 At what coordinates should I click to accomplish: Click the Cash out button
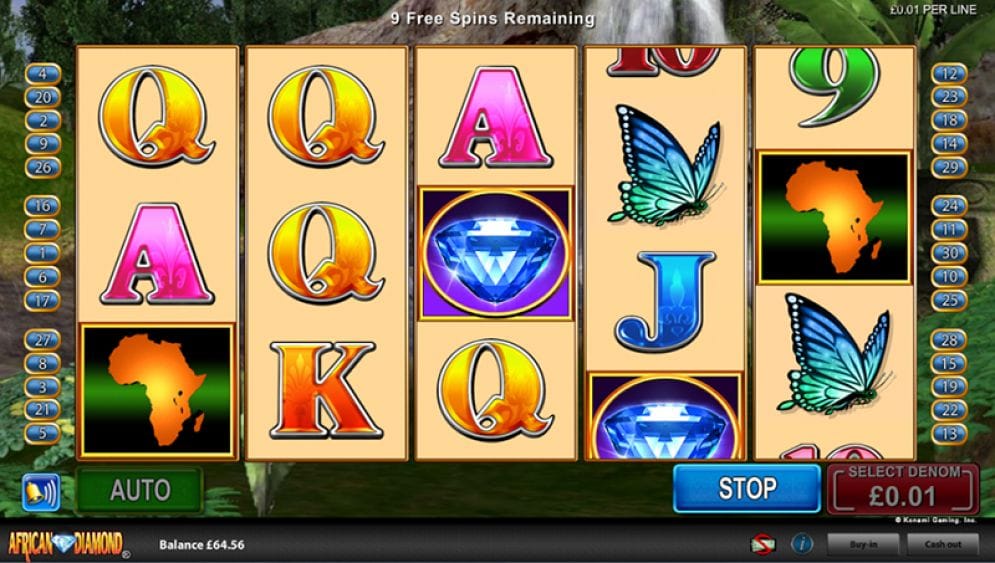point(942,544)
